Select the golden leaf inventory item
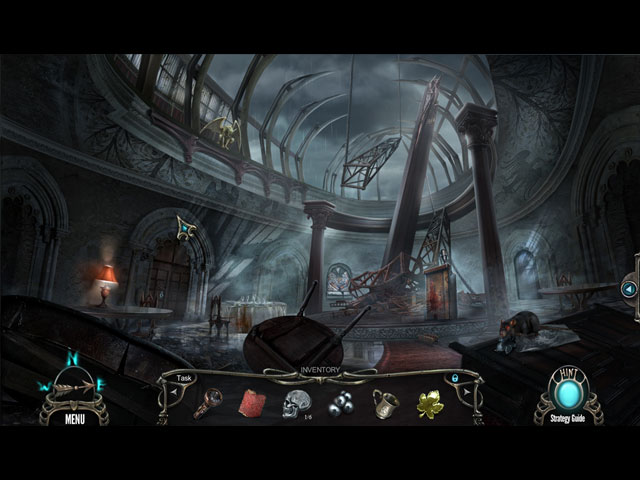640x480 pixels. point(431,403)
